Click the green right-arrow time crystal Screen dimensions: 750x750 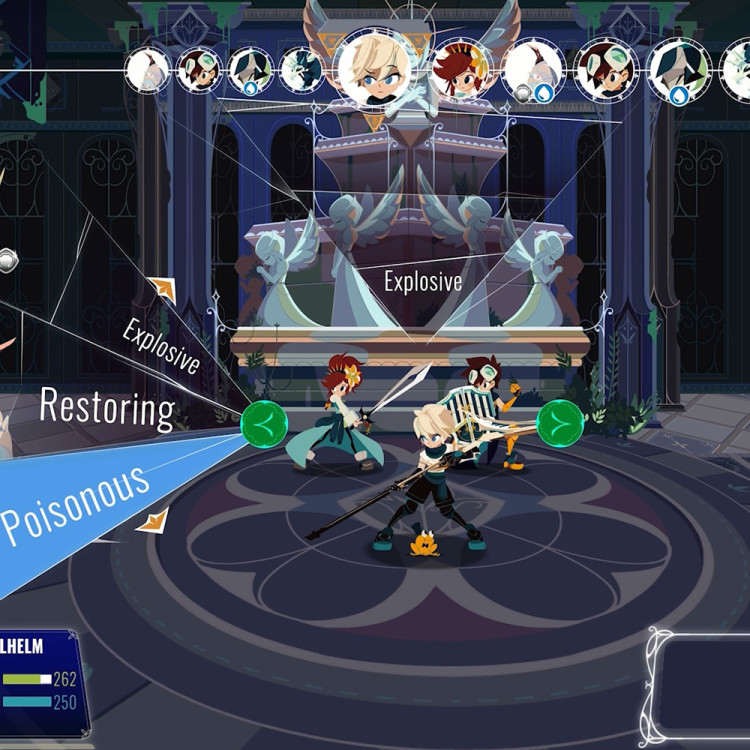[560, 424]
